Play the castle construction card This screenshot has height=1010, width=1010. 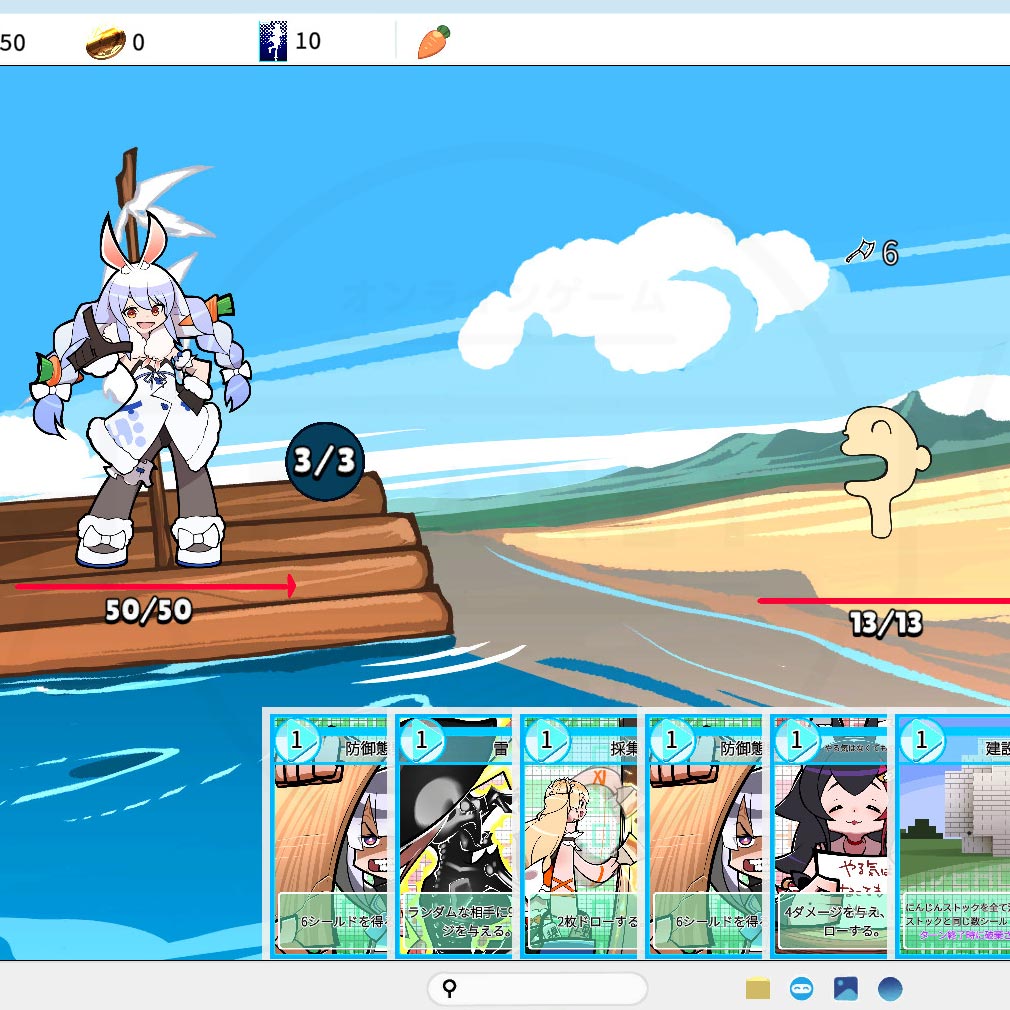[x=953, y=835]
